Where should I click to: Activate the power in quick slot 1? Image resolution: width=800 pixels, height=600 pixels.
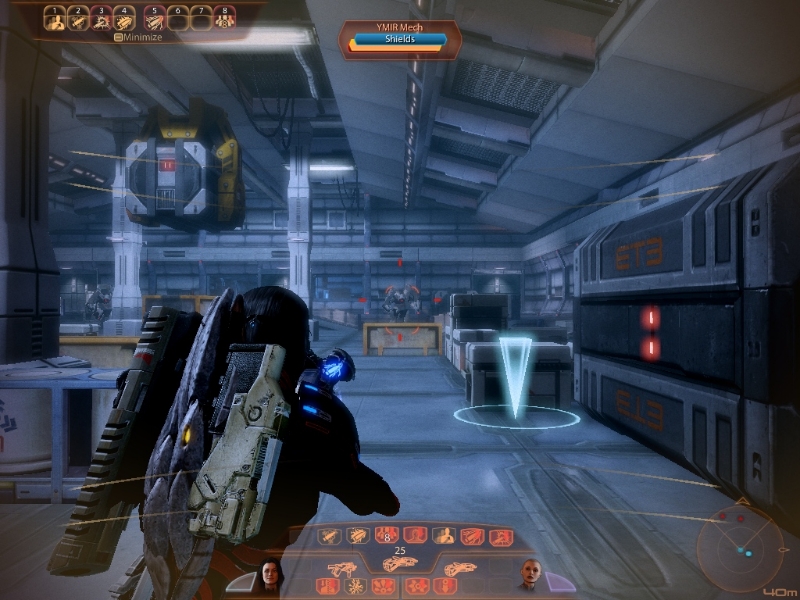coord(58,20)
